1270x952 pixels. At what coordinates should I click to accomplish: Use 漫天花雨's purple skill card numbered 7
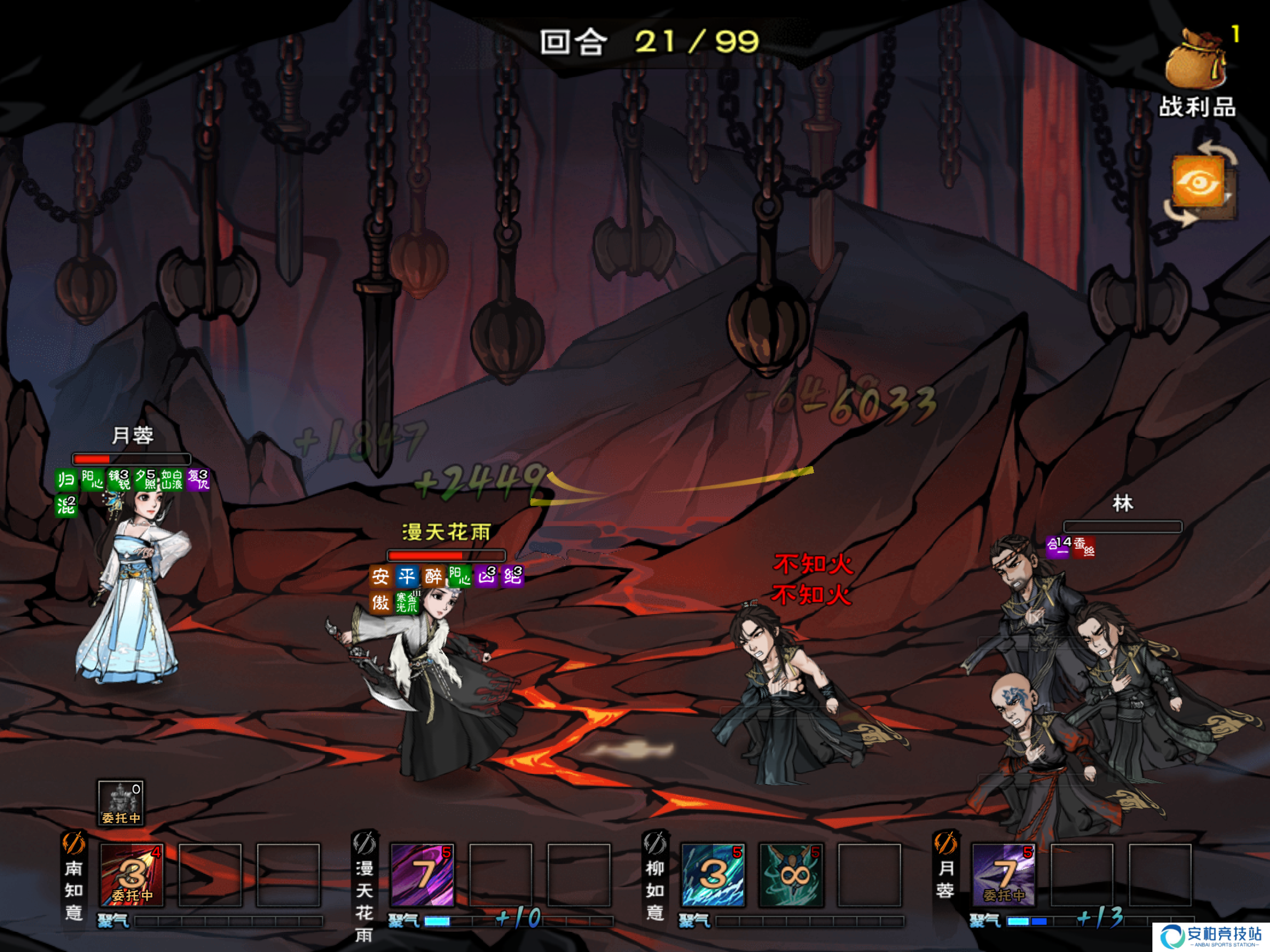click(x=422, y=874)
